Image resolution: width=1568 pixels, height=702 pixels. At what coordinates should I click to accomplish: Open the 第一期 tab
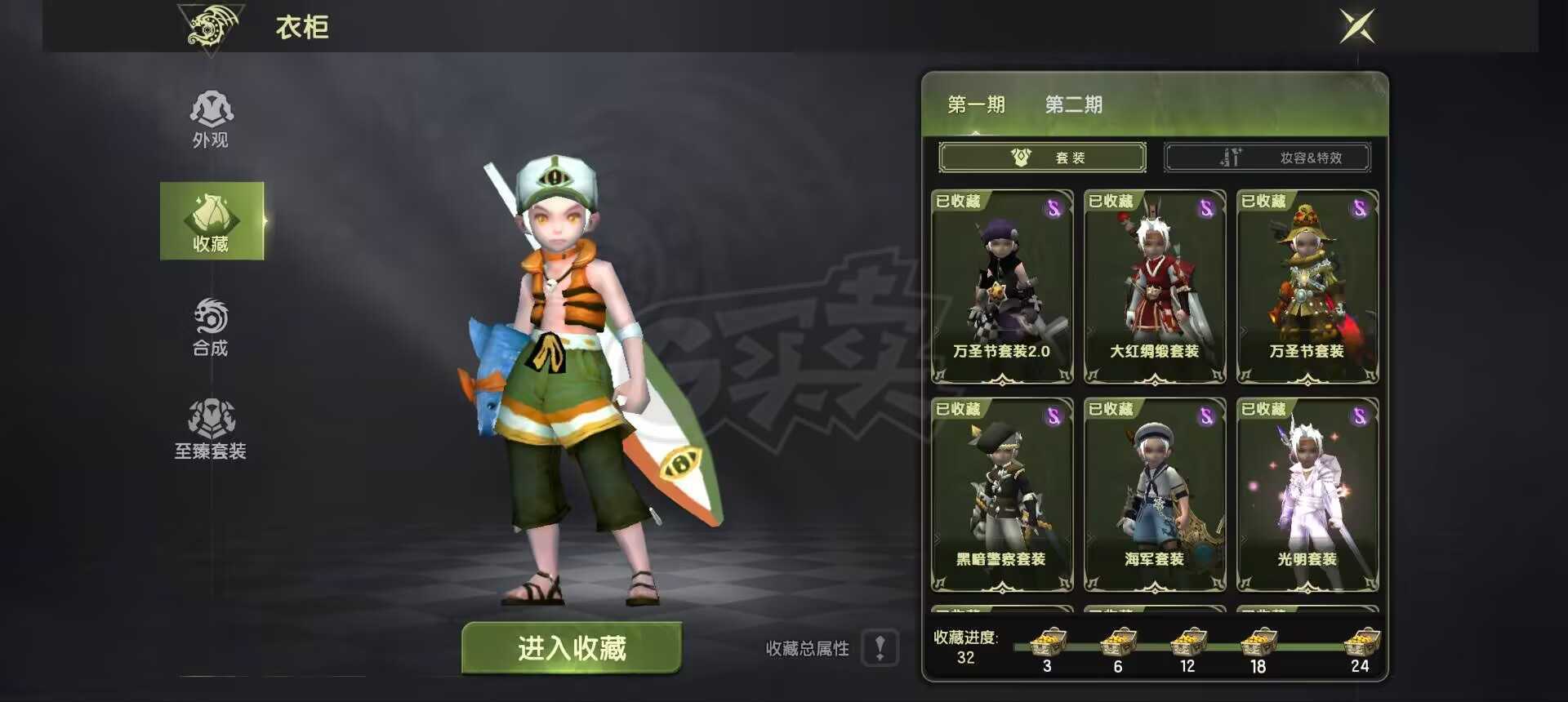coord(976,104)
